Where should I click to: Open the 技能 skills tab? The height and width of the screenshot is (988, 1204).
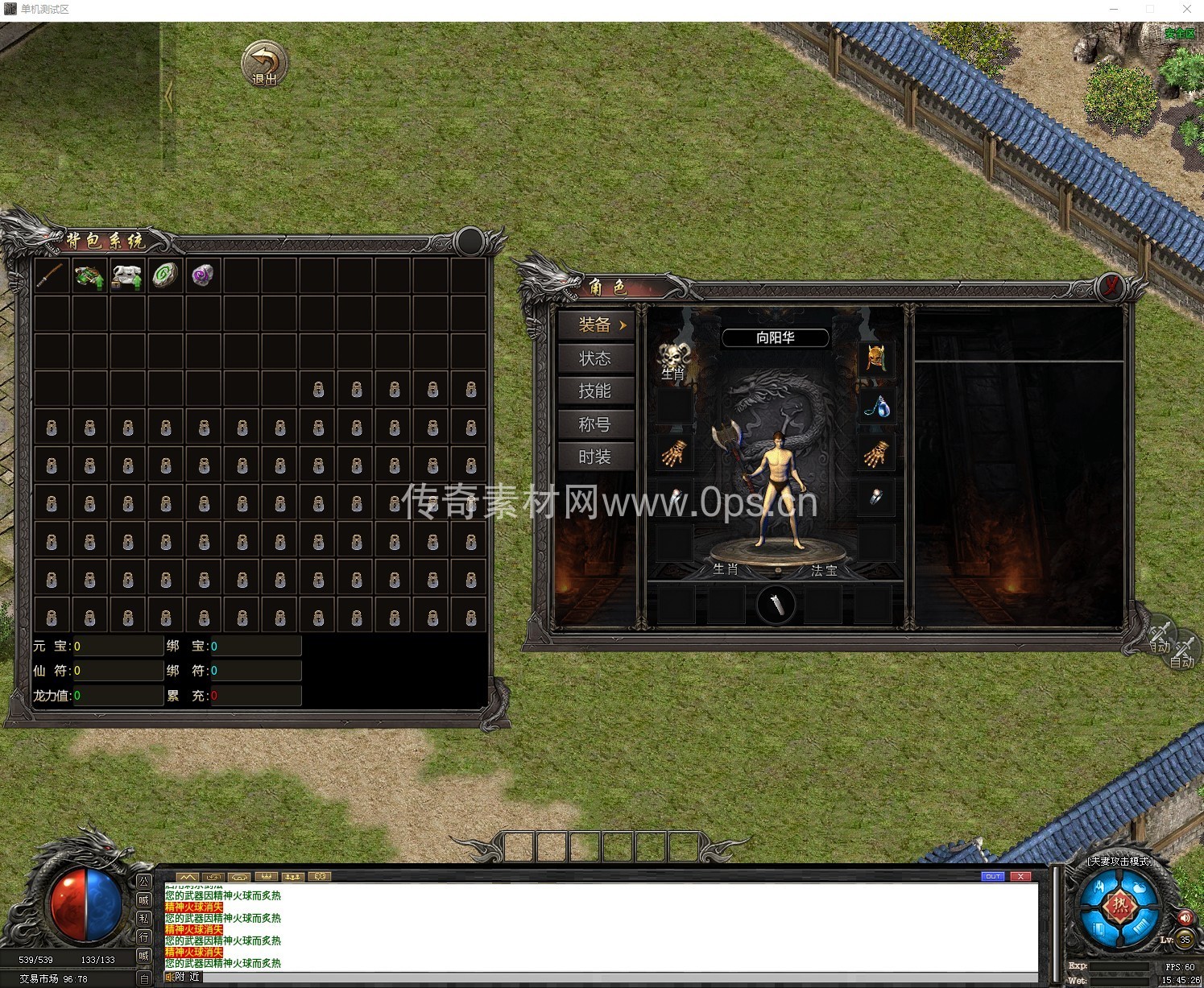point(595,391)
